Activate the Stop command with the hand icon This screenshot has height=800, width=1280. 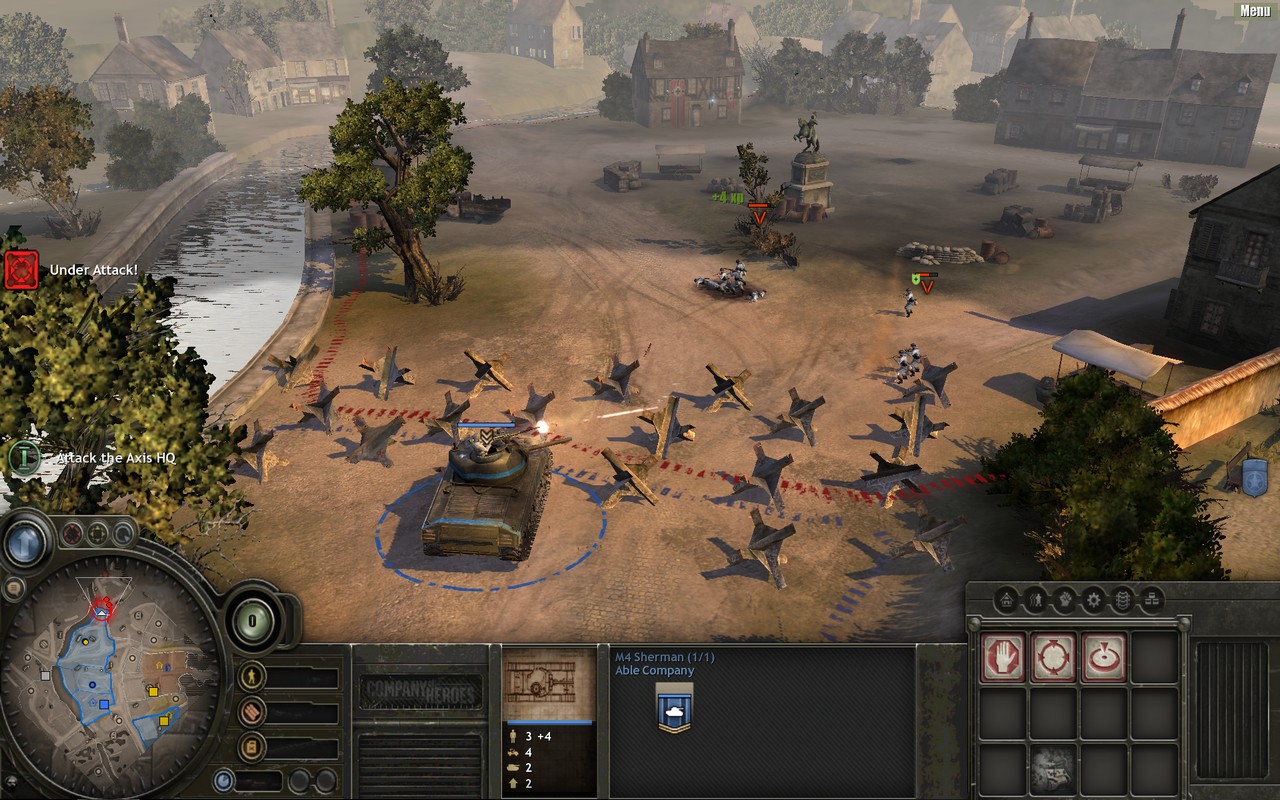1003,657
